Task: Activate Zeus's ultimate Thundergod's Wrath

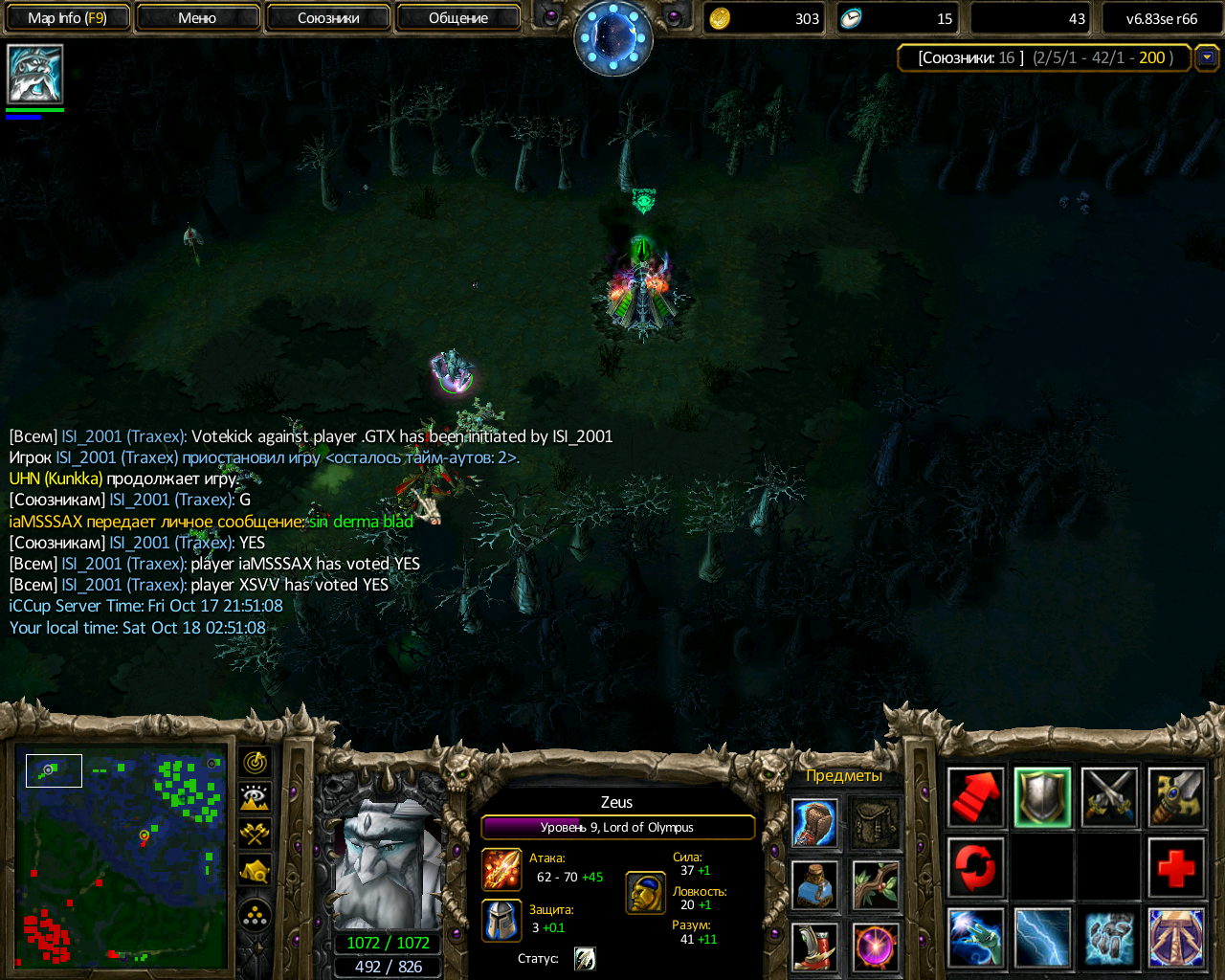Action: point(1176,938)
